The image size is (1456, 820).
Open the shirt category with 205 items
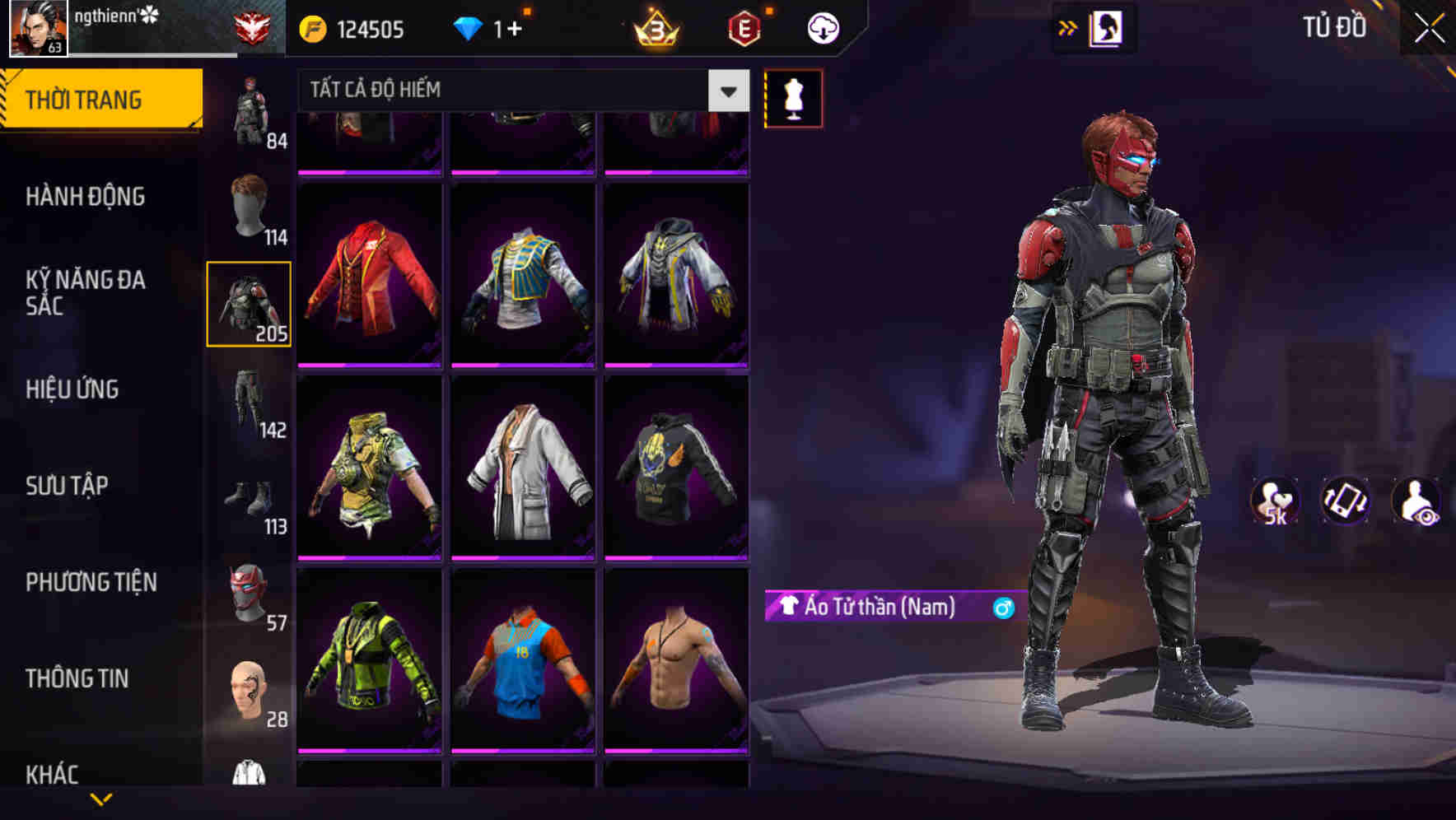tap(250, 305)
